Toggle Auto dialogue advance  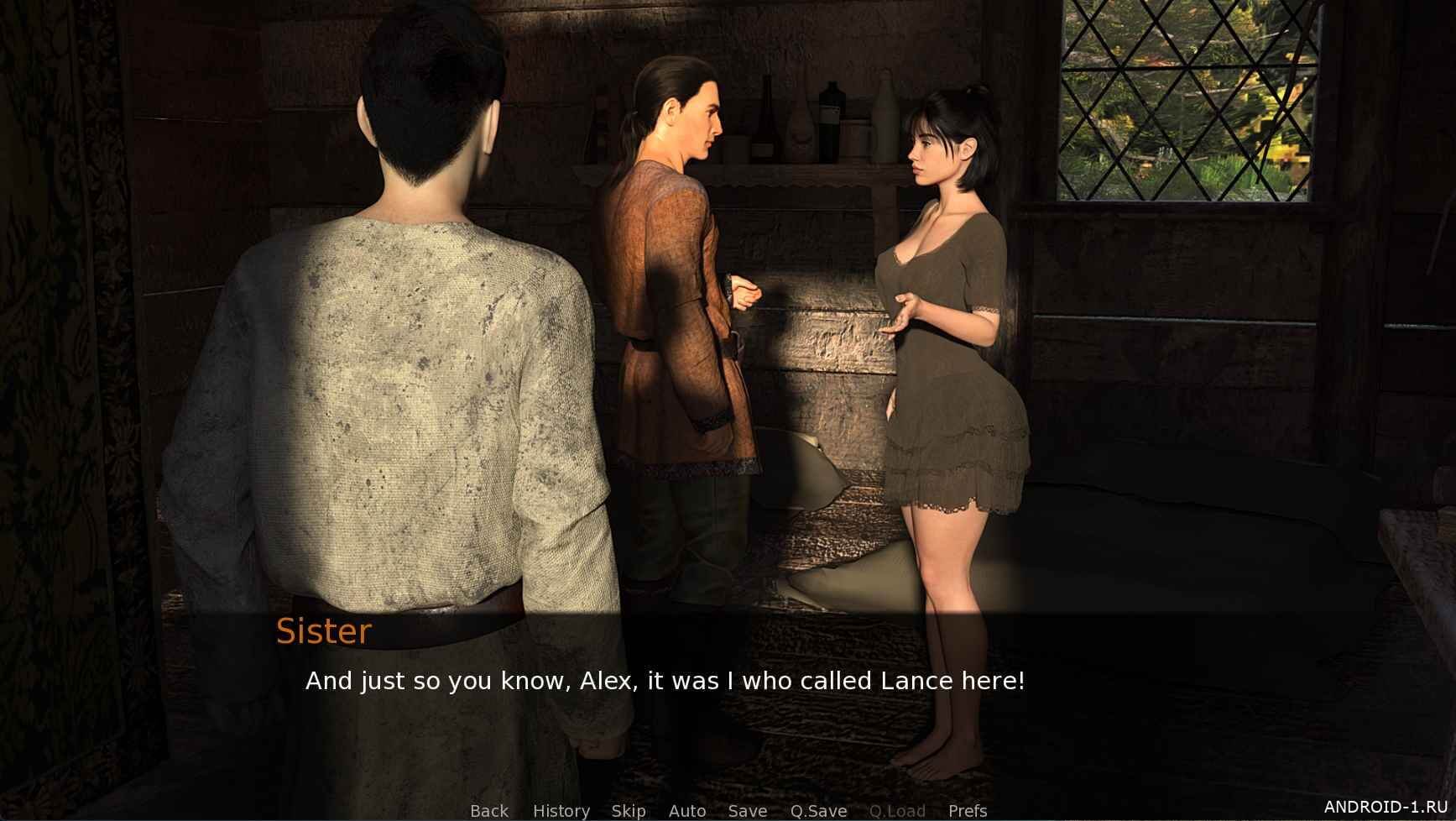pyautogui.click(x=686, y=810)
